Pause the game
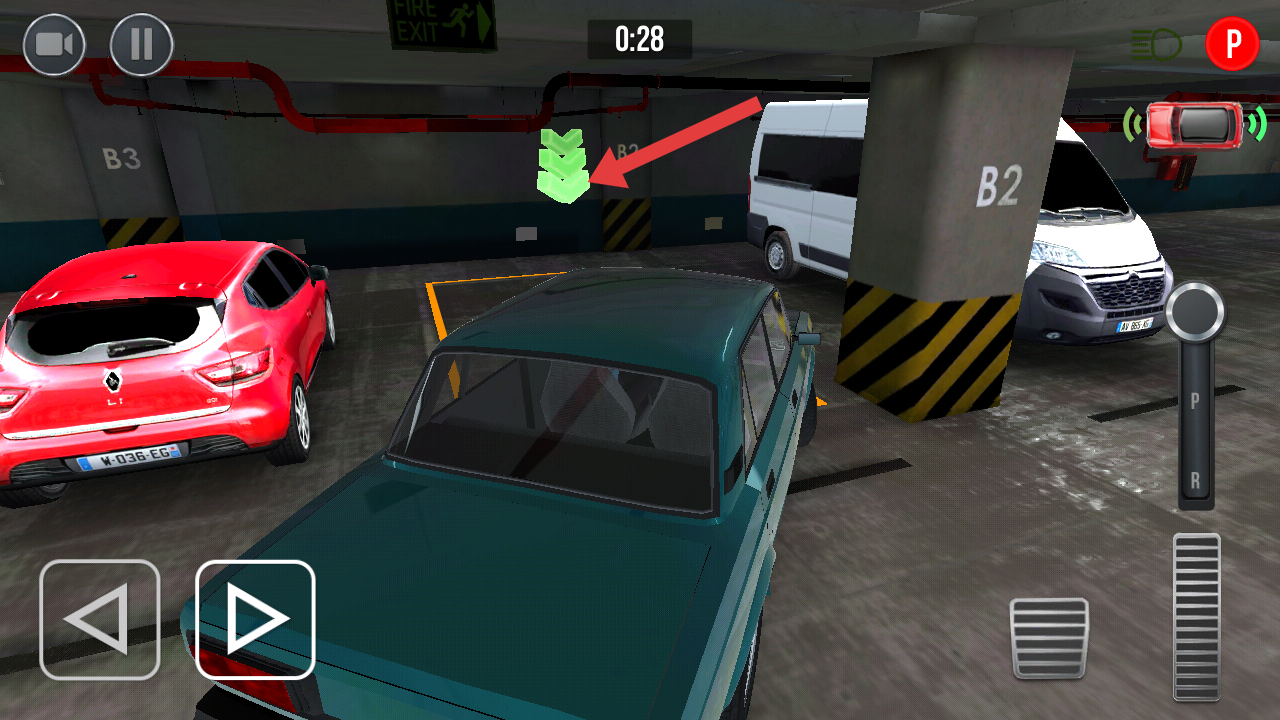The image size is (1280, 720). 141,45
